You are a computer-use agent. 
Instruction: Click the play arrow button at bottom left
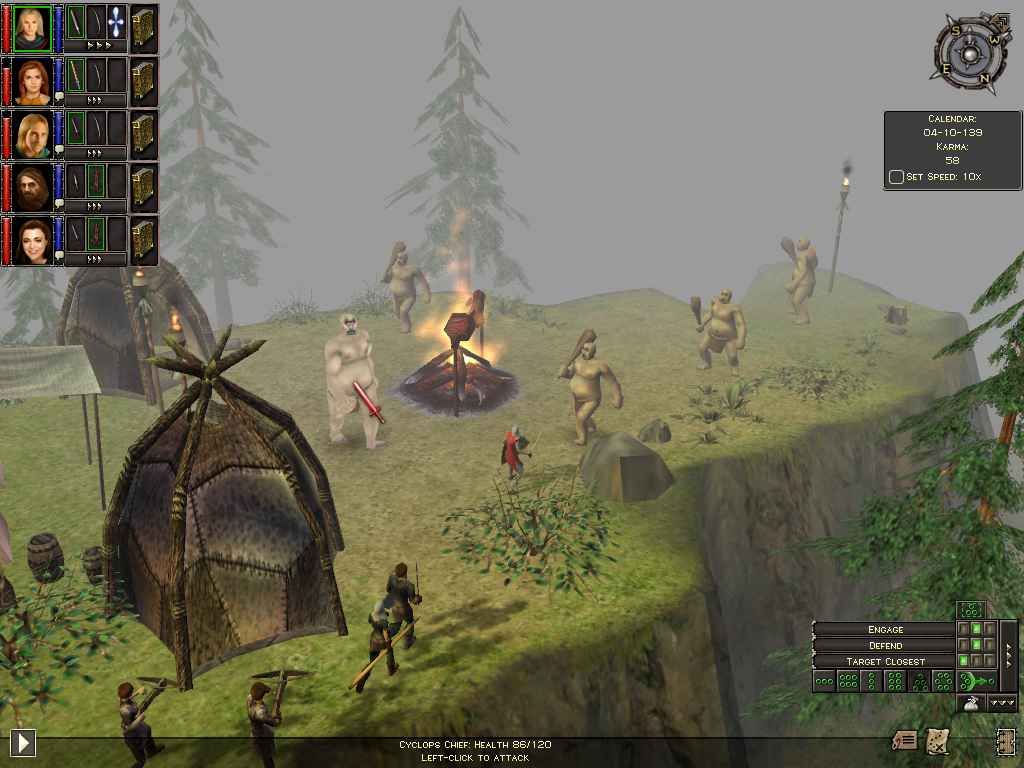tap(22, 742)
